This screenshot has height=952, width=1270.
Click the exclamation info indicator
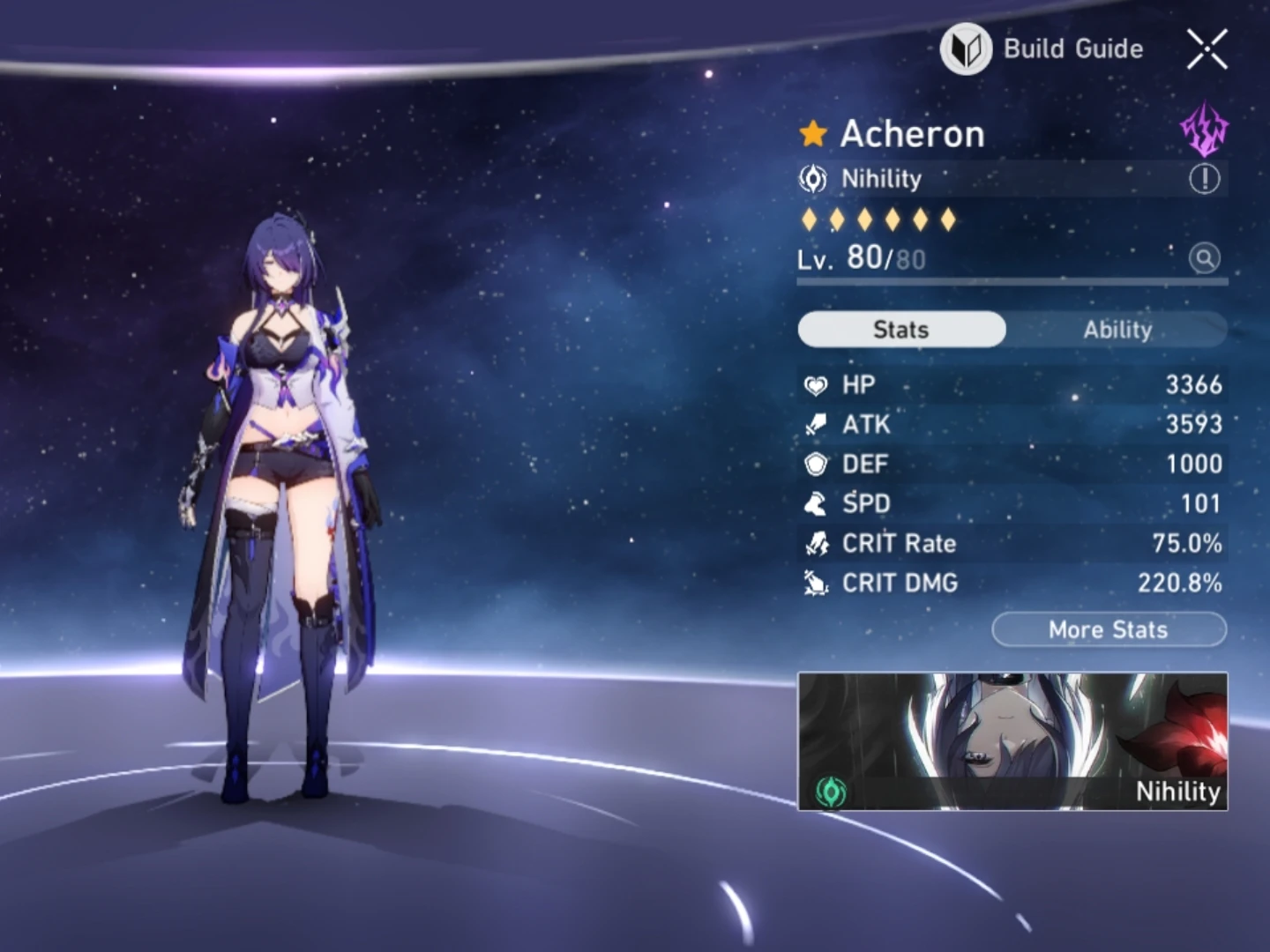(x=1205, y=179)
